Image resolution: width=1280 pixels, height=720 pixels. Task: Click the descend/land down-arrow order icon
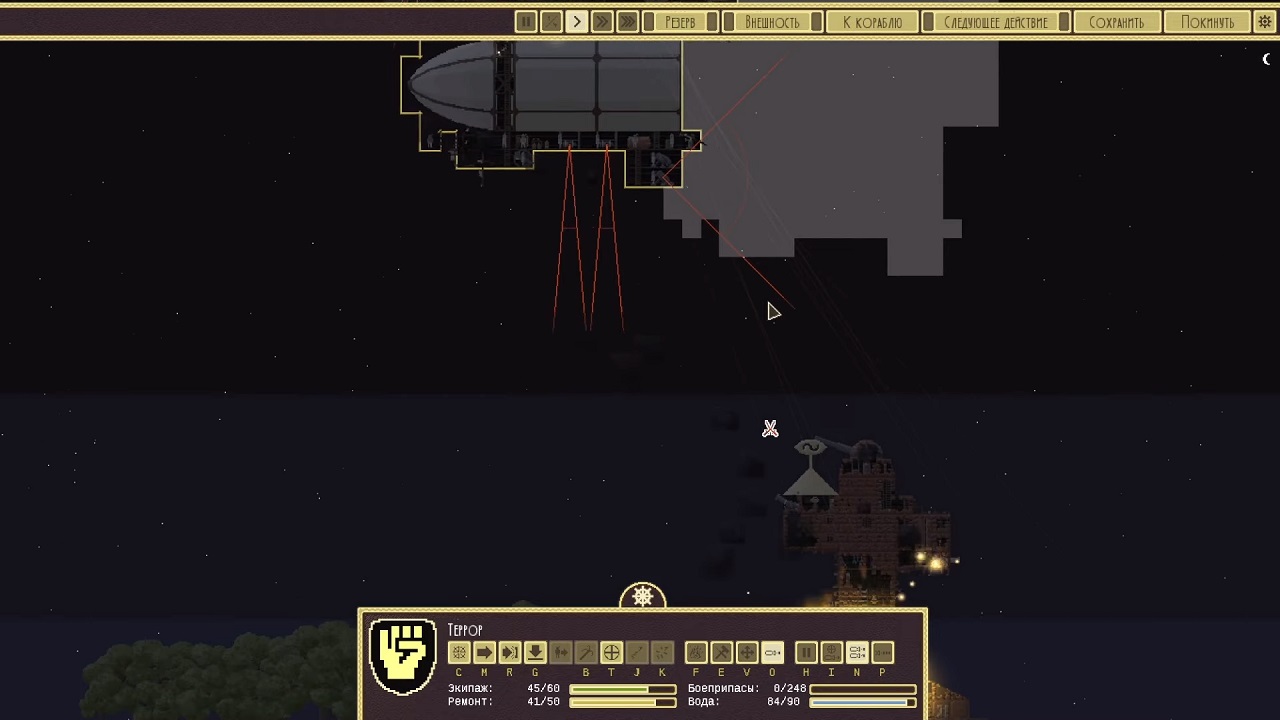[535, 652]
